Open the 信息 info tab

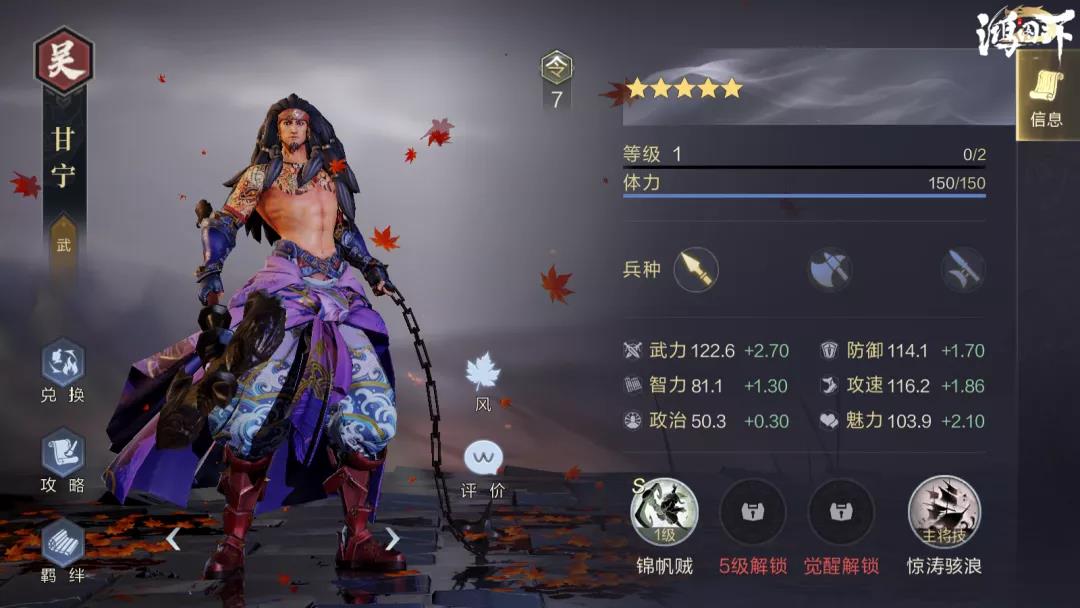(x=1046, y=97)
